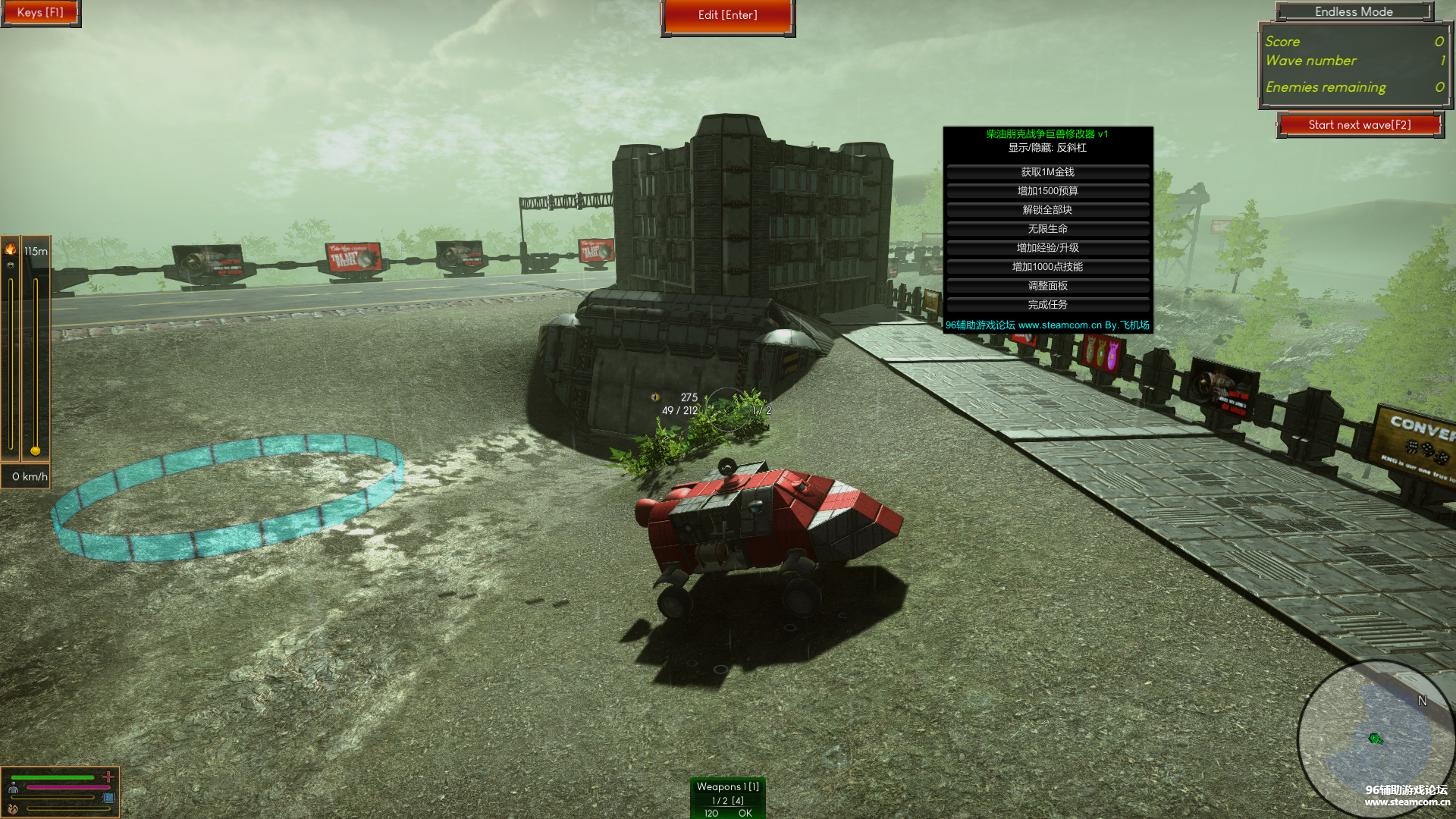
Task: Toggle 无限生命 in the trainer
Action: (x=1047, y=229)
